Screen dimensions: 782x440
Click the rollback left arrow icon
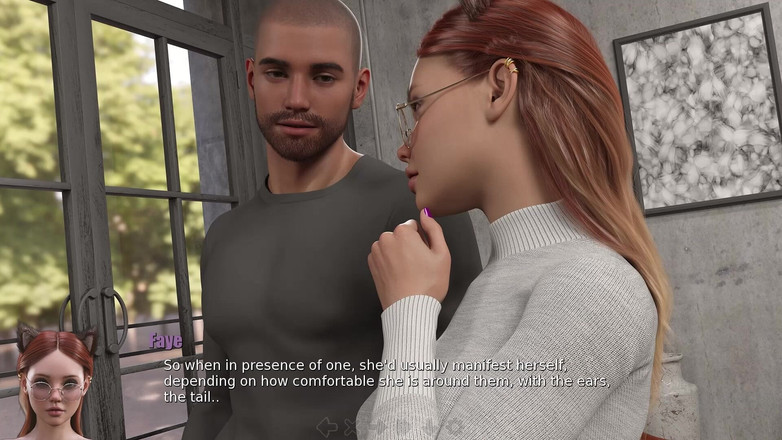[326, 427]
